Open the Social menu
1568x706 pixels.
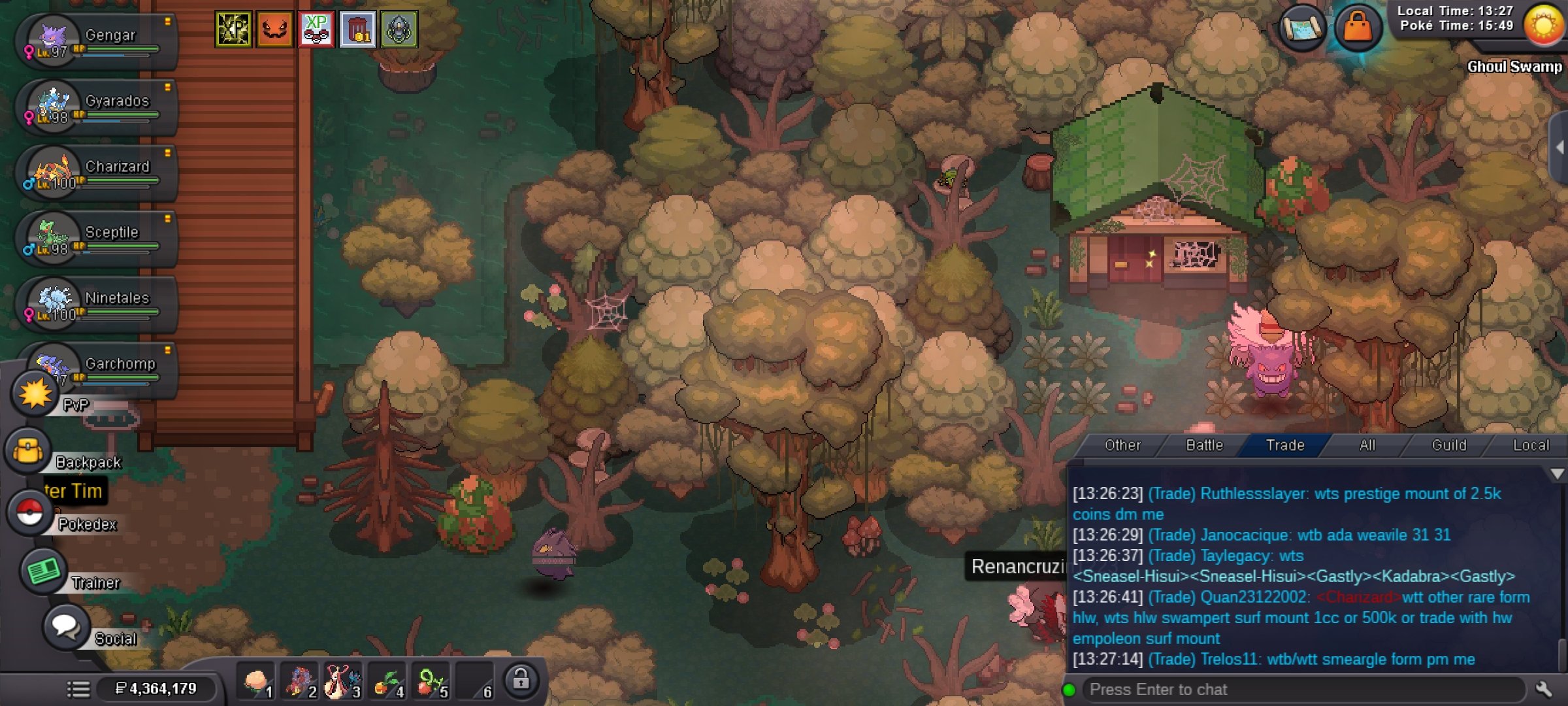[x=65, y=626]
